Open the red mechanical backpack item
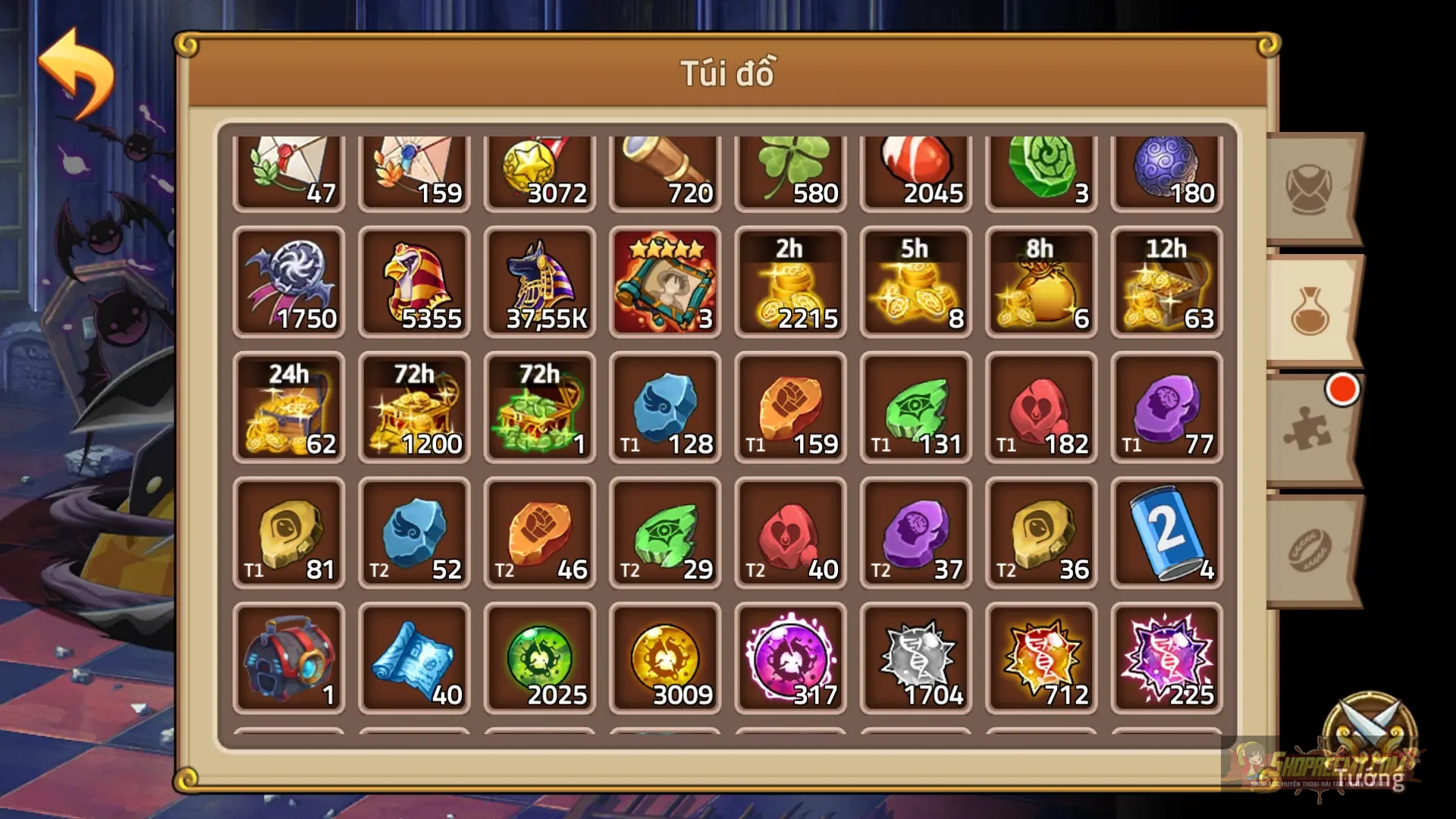 point(290,660)
